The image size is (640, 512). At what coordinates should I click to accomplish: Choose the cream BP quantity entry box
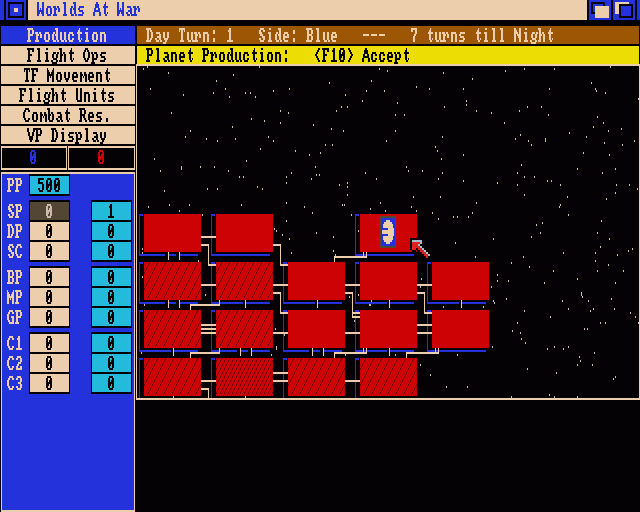pyautogui.click(x=49, y=277)
